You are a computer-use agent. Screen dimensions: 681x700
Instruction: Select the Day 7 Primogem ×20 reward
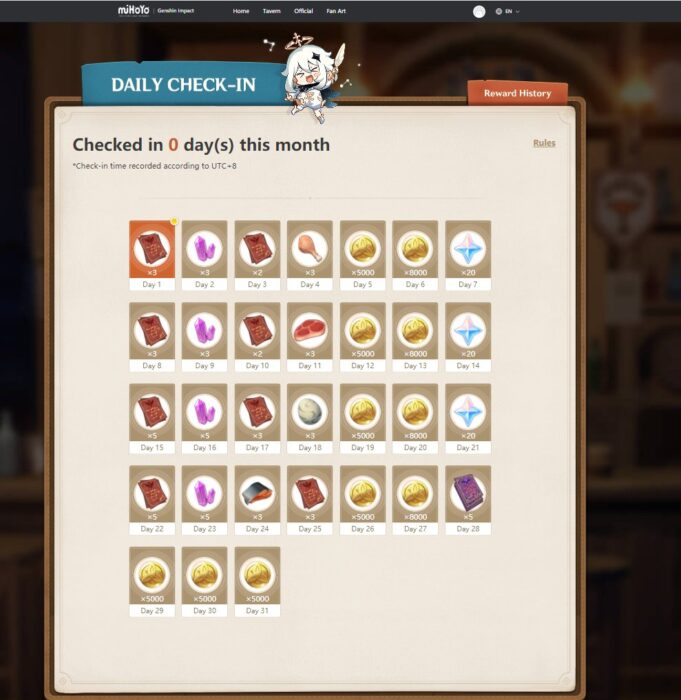[467, 249]
